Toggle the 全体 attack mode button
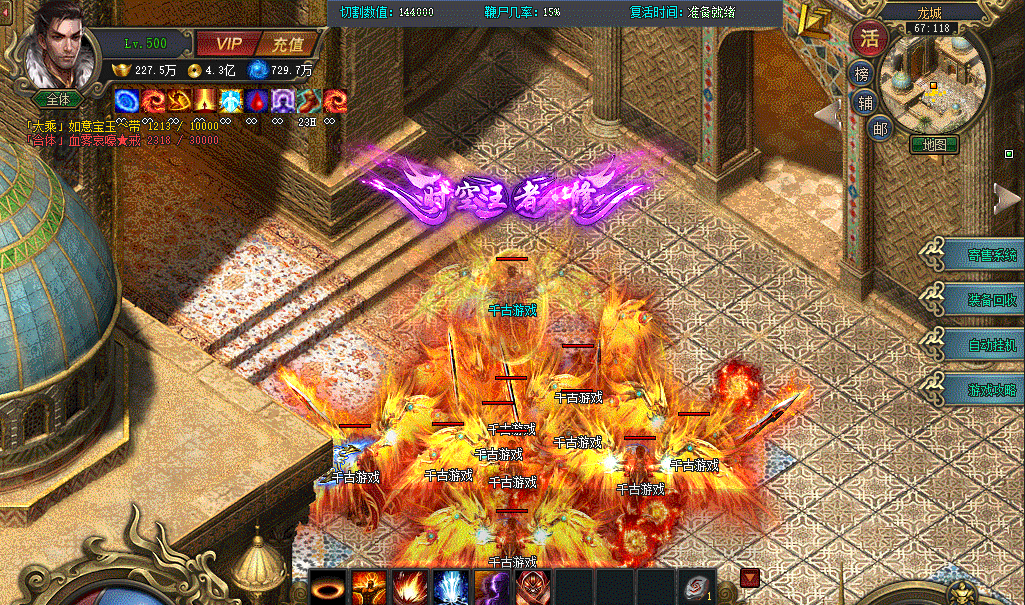 coord(59,99)
